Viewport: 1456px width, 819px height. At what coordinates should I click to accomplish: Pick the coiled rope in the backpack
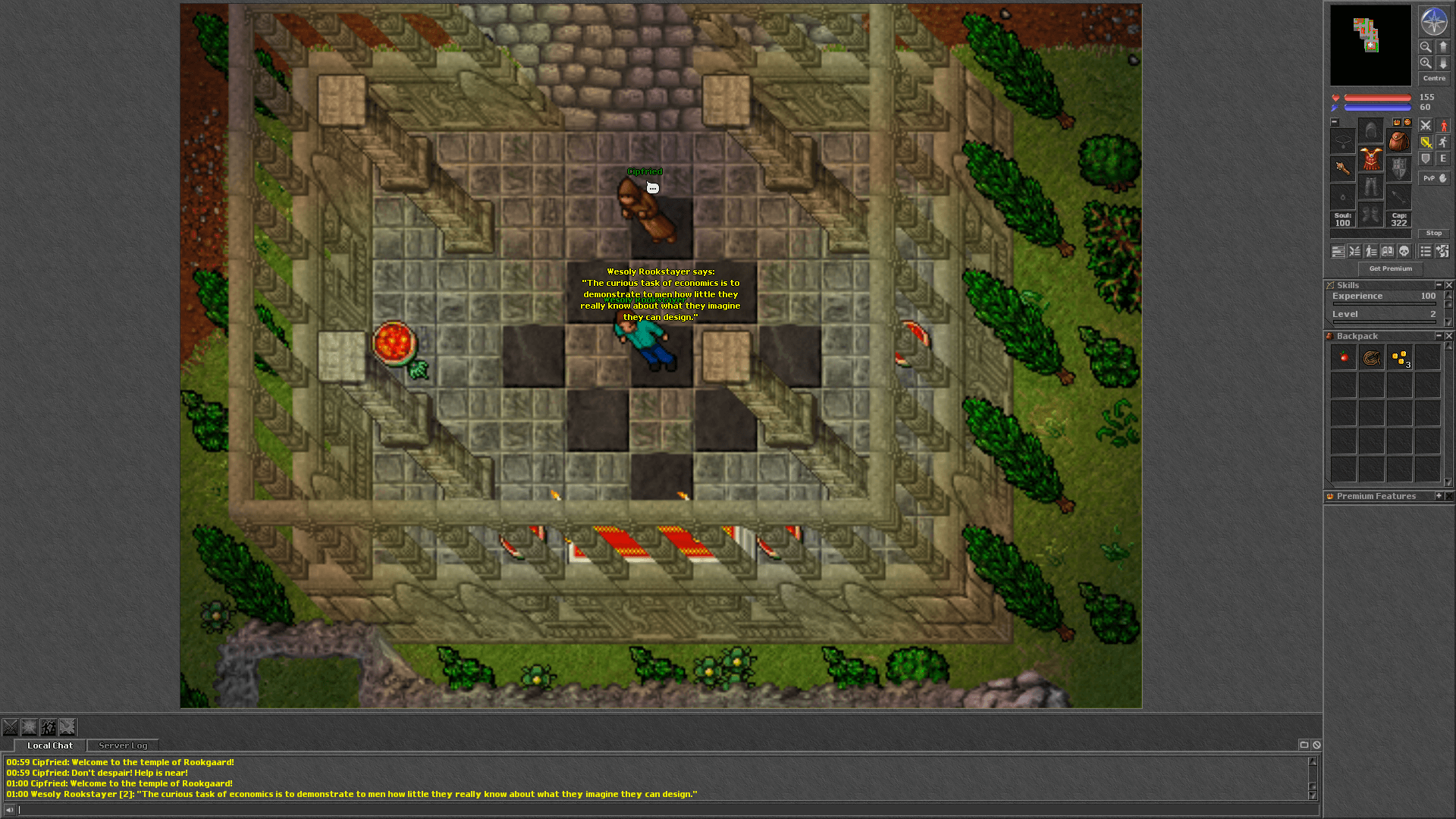pos(1371,357)
